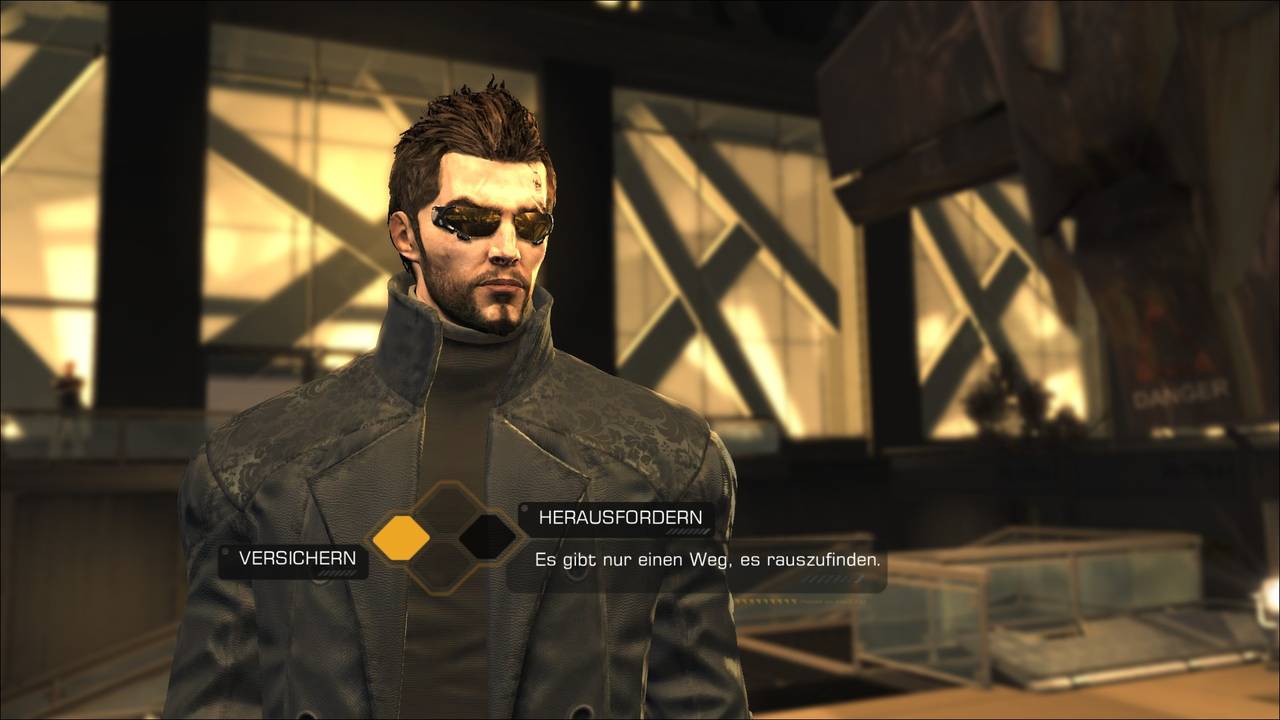Select the HERAUSFORDERN dialogue option
Screen dimensions: 1280x720
(x=620, y=518)
